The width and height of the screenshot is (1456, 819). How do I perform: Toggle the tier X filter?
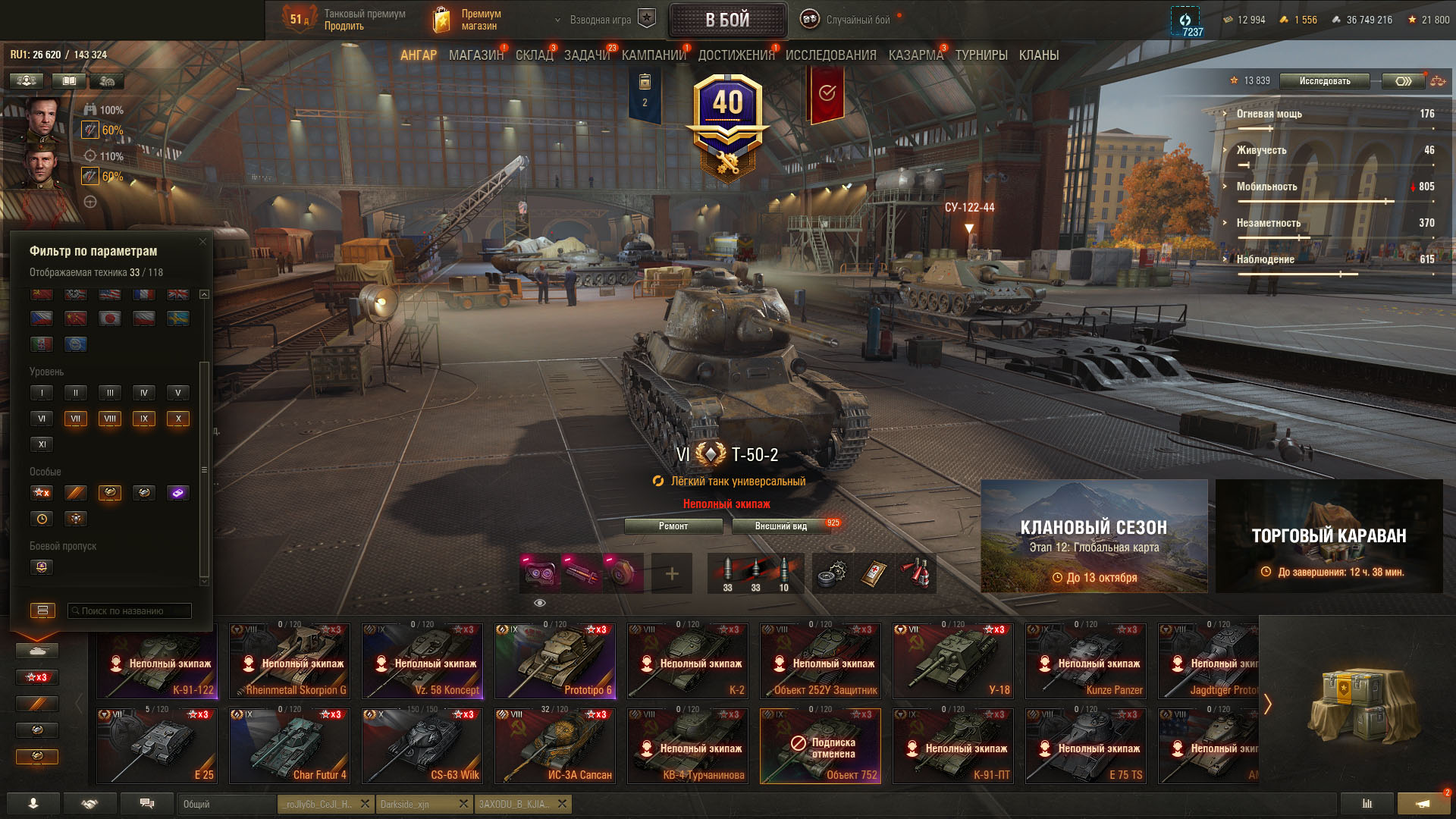pos(178,419)
